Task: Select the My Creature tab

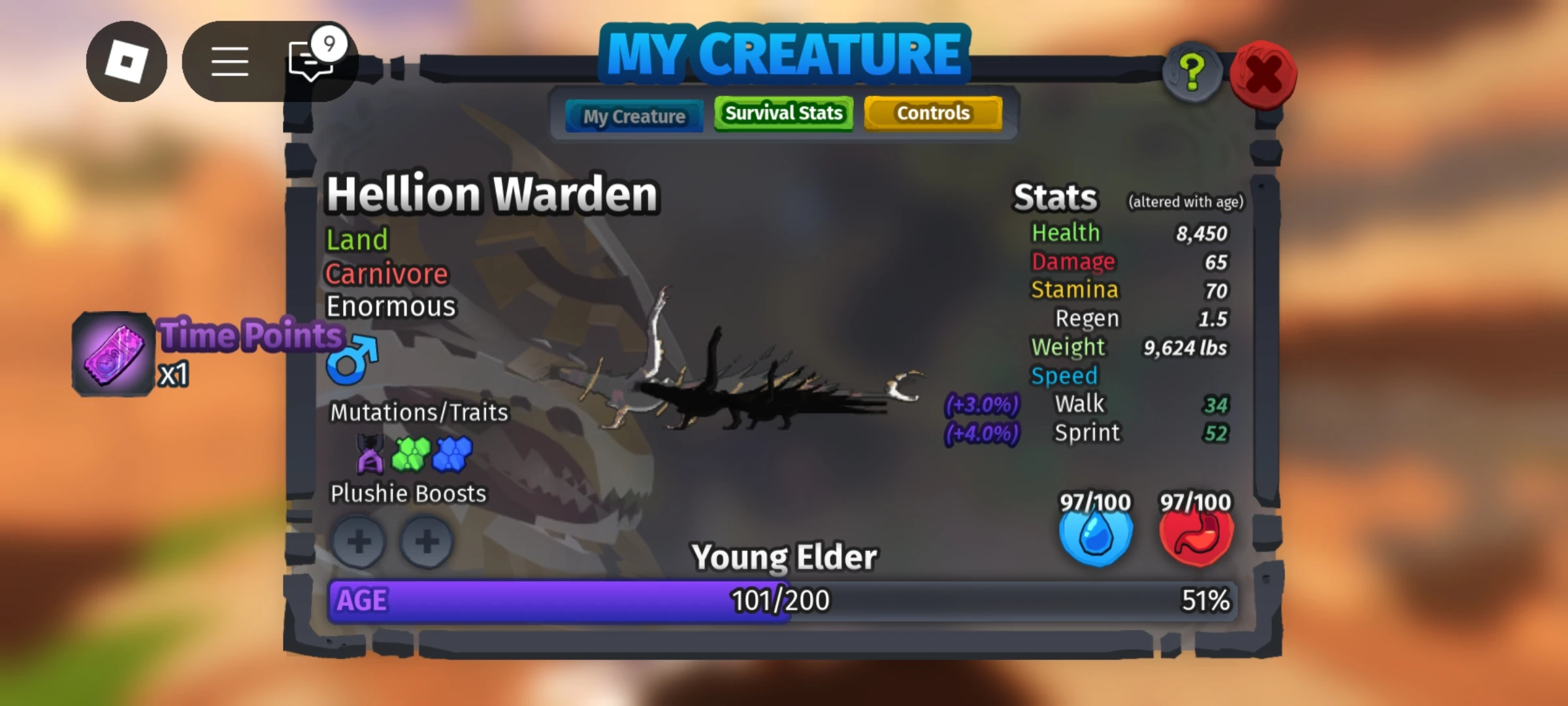Action: 634,116
